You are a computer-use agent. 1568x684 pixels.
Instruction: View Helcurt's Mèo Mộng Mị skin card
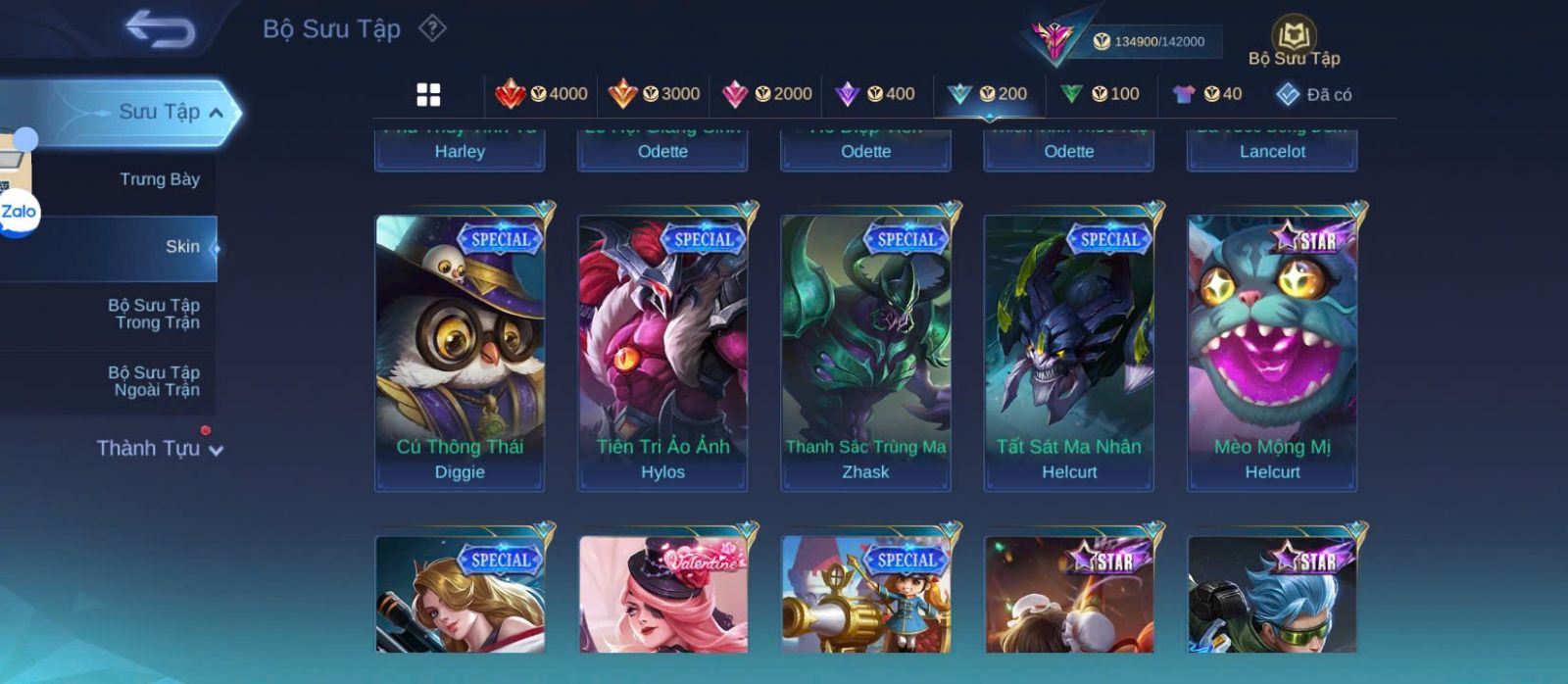[x=1272, y=350]
